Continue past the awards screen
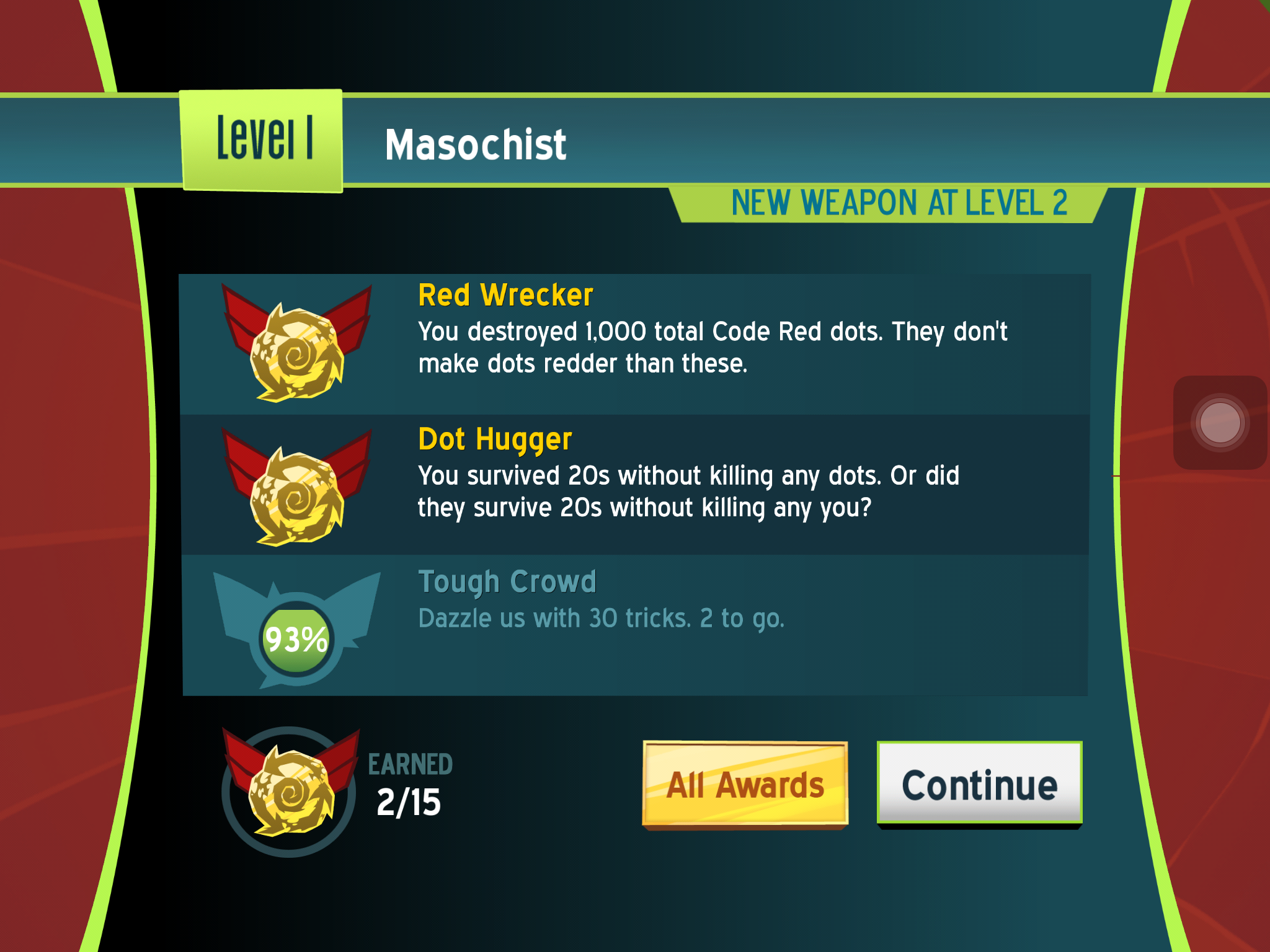This screenshot has width=1270, height=952. 979,784
